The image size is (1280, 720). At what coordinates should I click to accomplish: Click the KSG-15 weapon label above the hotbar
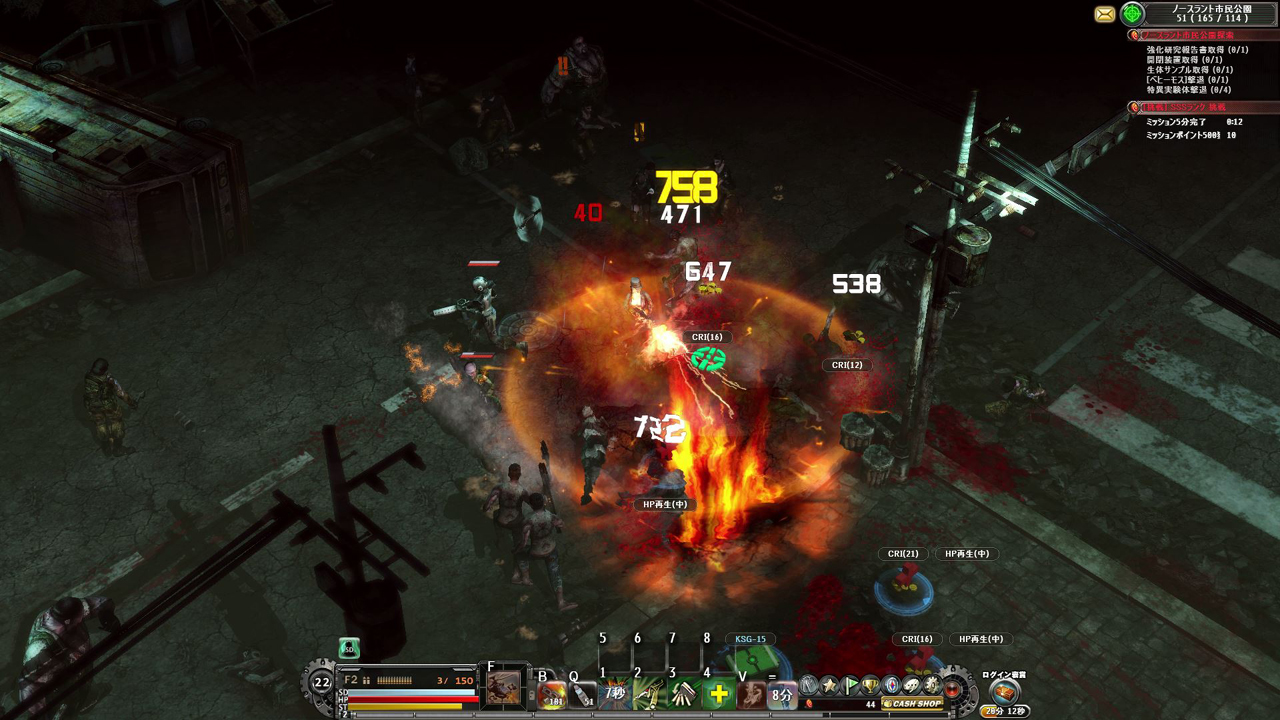point(749,637)
